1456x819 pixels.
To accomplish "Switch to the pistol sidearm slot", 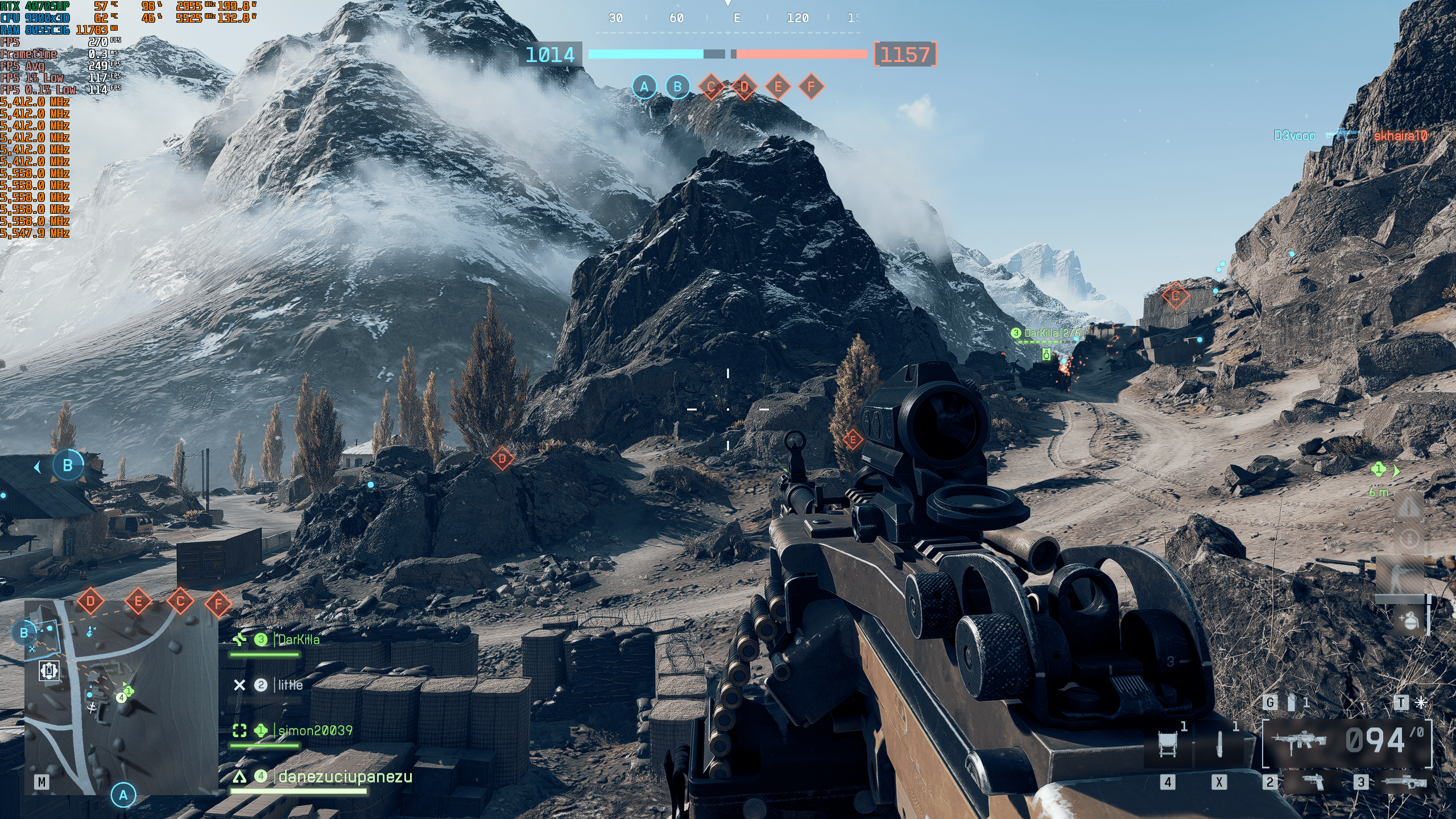I will [x=1312, y=783].
